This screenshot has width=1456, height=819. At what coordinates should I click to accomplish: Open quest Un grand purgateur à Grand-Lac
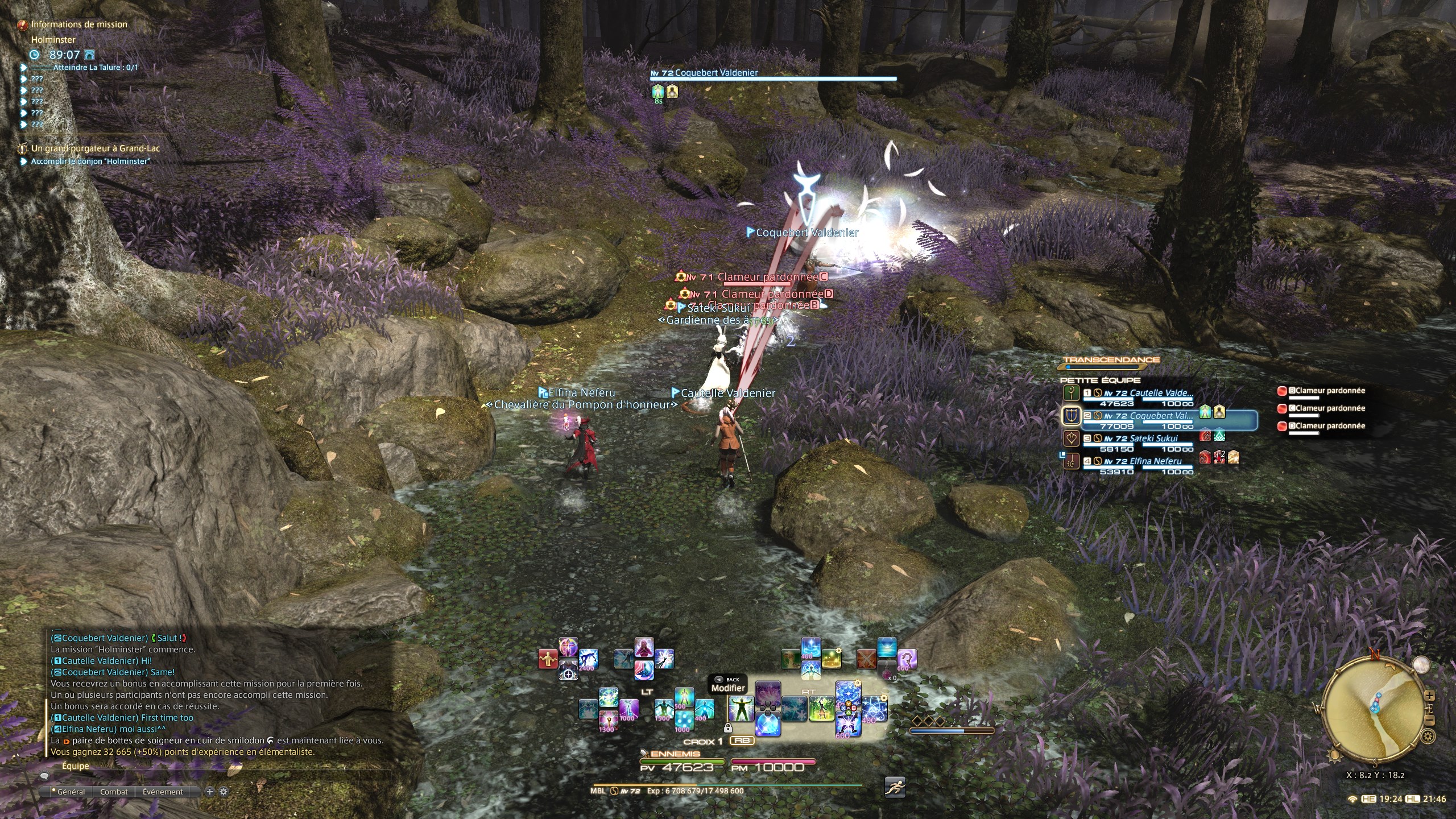coord(95,148)
